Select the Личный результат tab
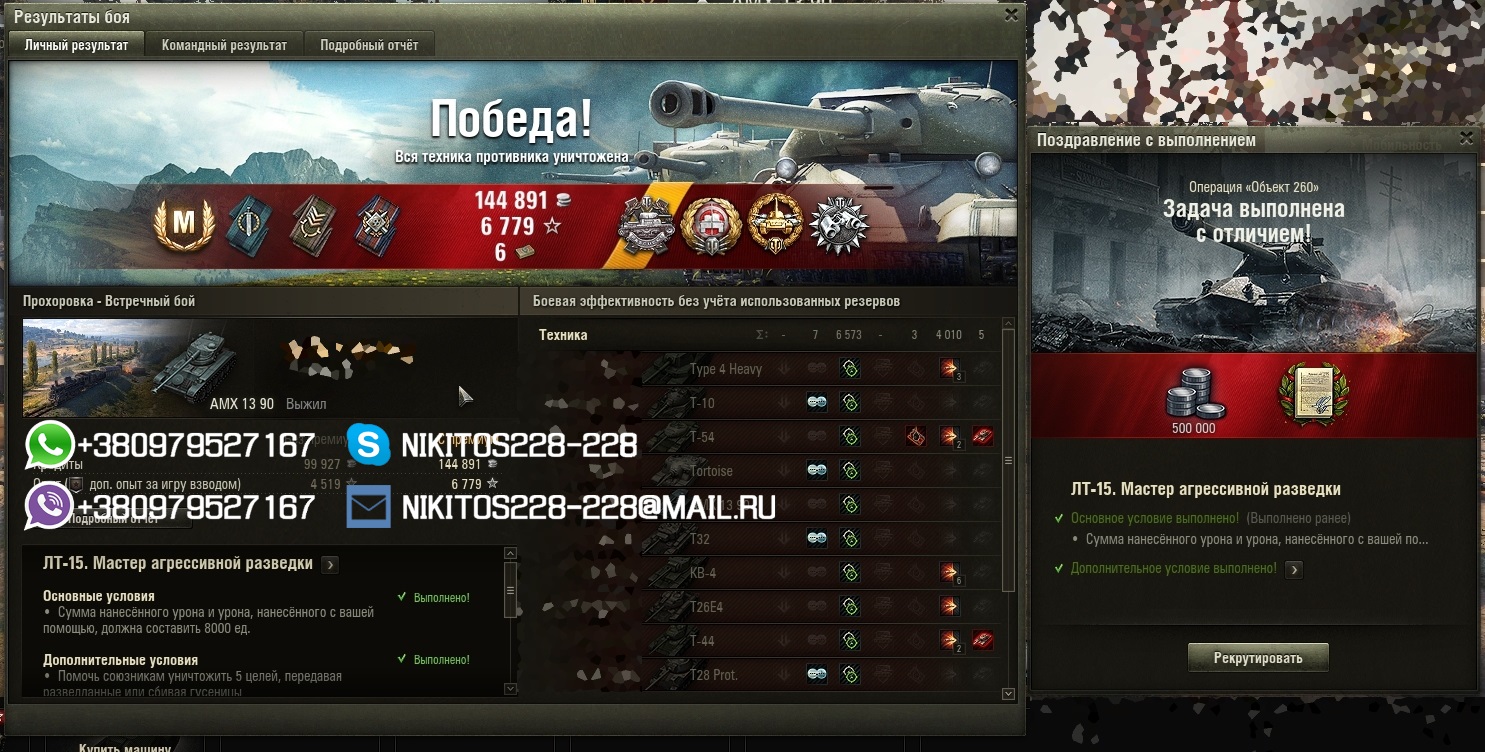Screen dimensions: 1485x752 [76, 45]
